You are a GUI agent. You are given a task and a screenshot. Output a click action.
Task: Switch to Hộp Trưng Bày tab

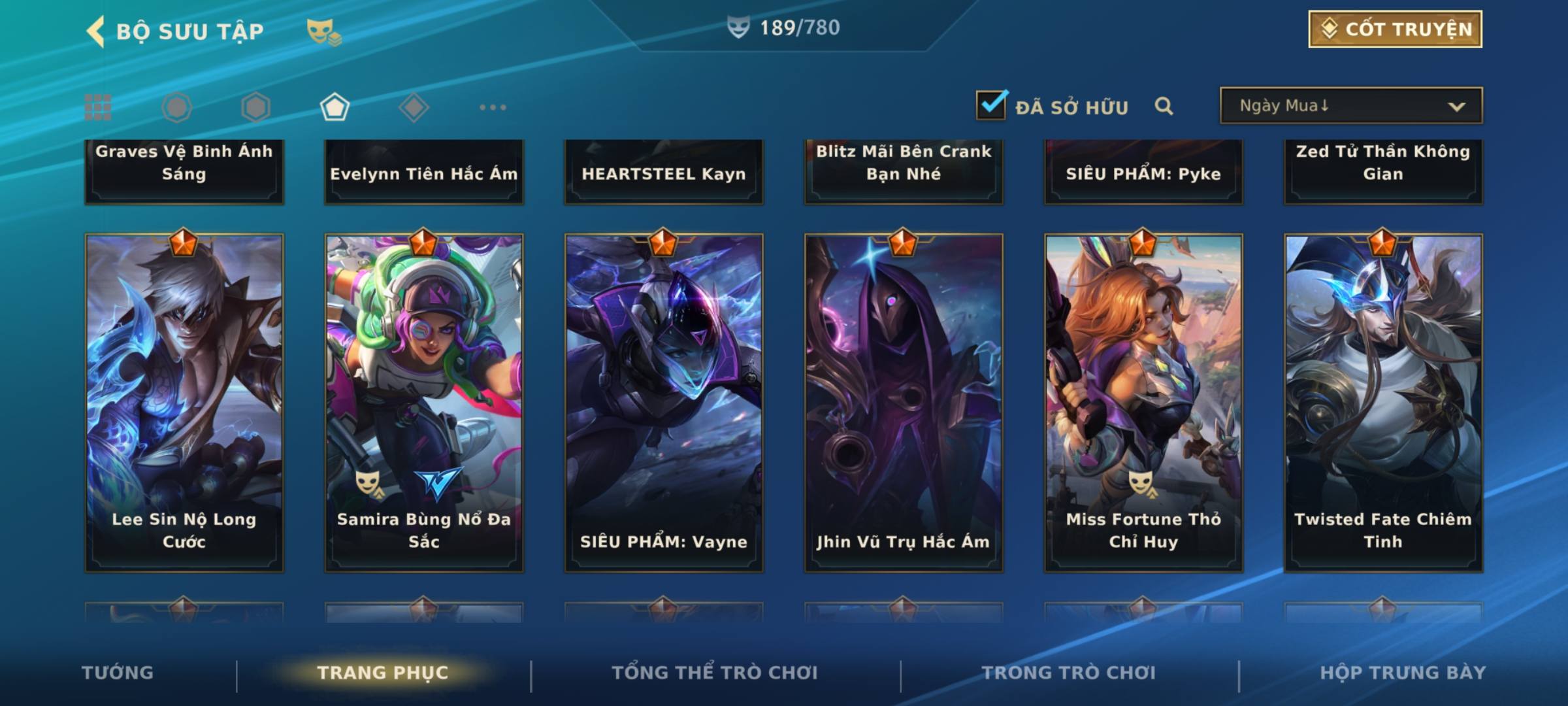(1403, 673)
